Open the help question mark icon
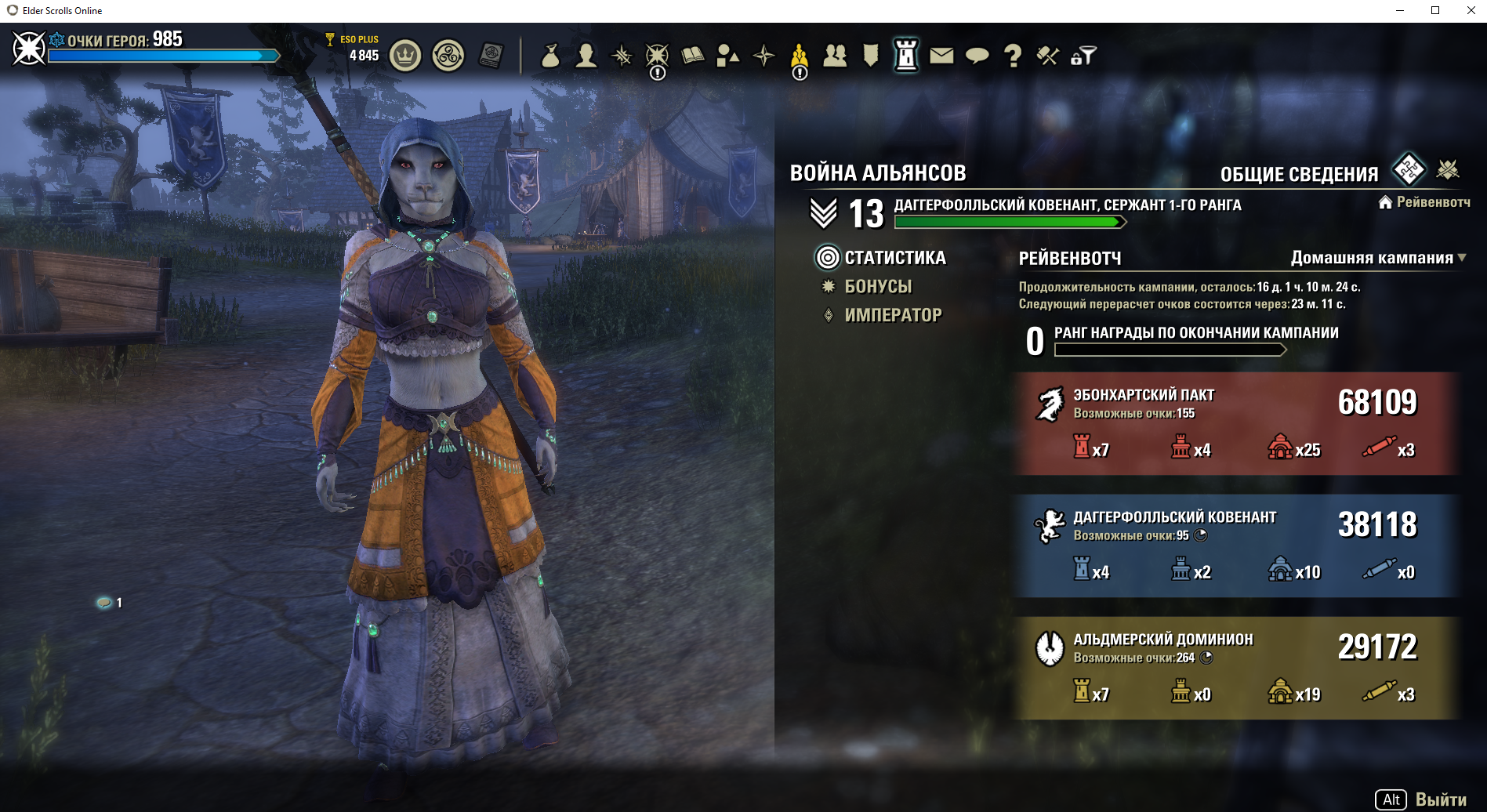This screenshot has height=812, width=1487. [1013, 56]
